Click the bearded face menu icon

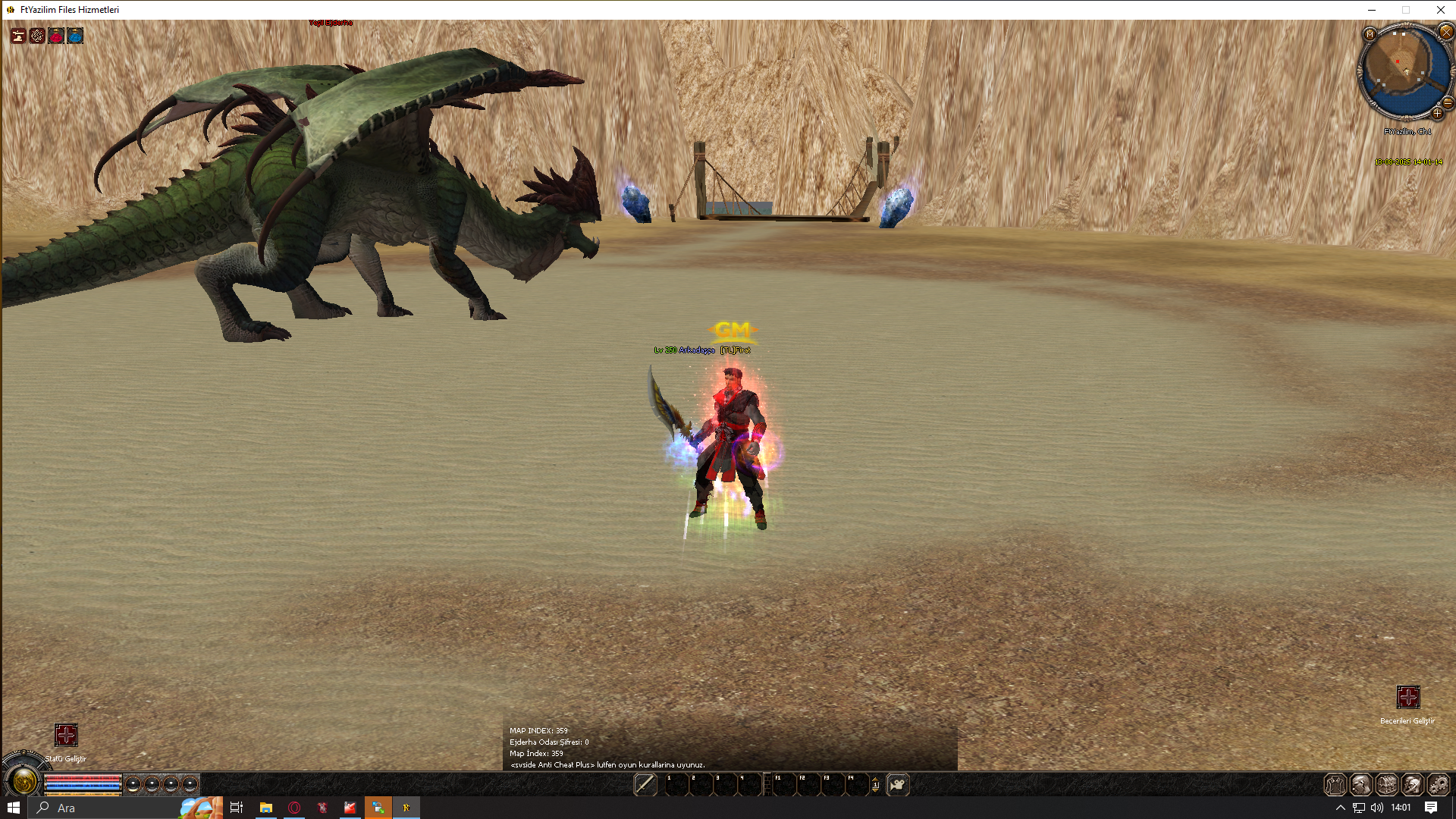pyautogui.click(x=1360, y=784)
